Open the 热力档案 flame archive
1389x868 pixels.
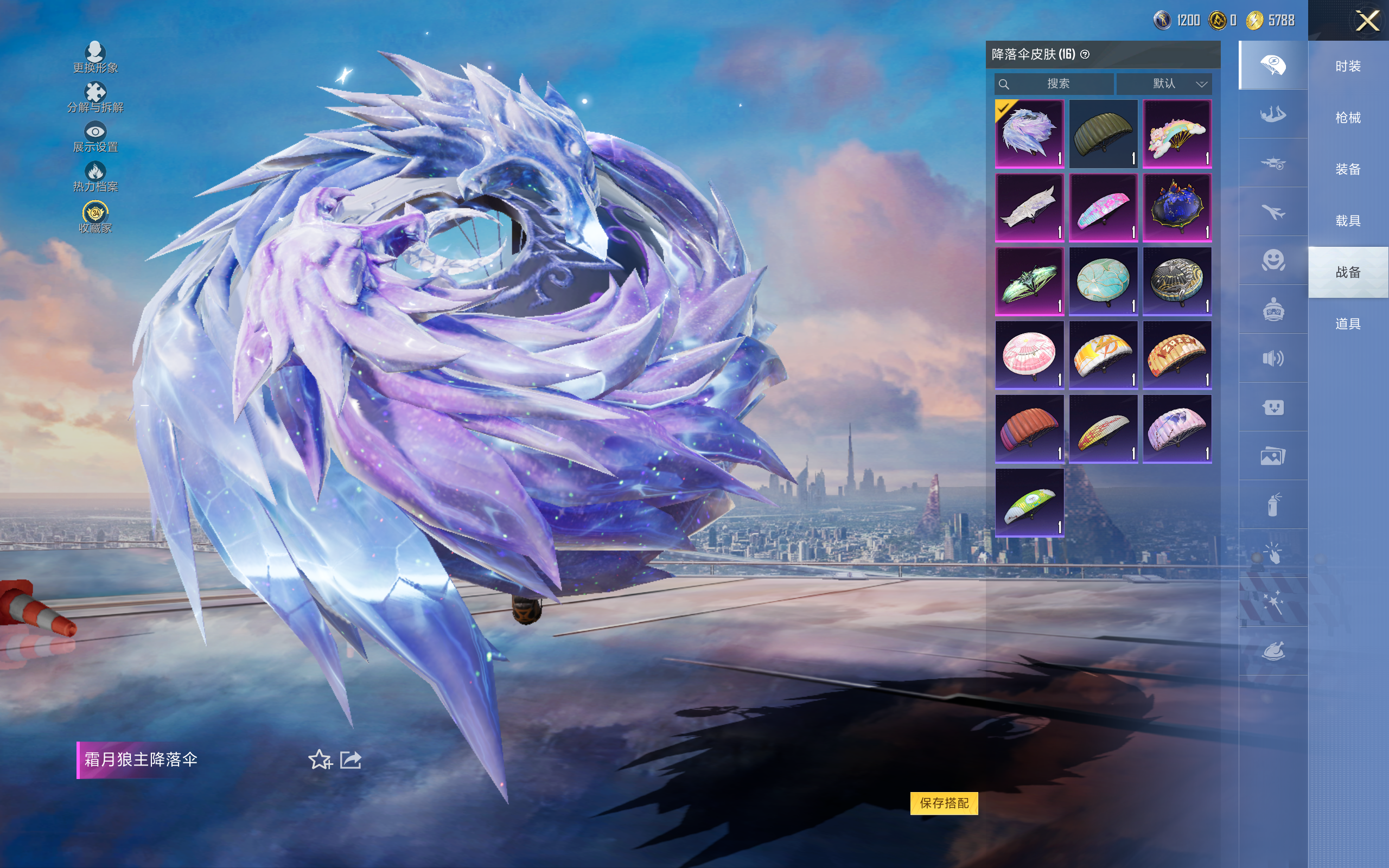[95, 176]
